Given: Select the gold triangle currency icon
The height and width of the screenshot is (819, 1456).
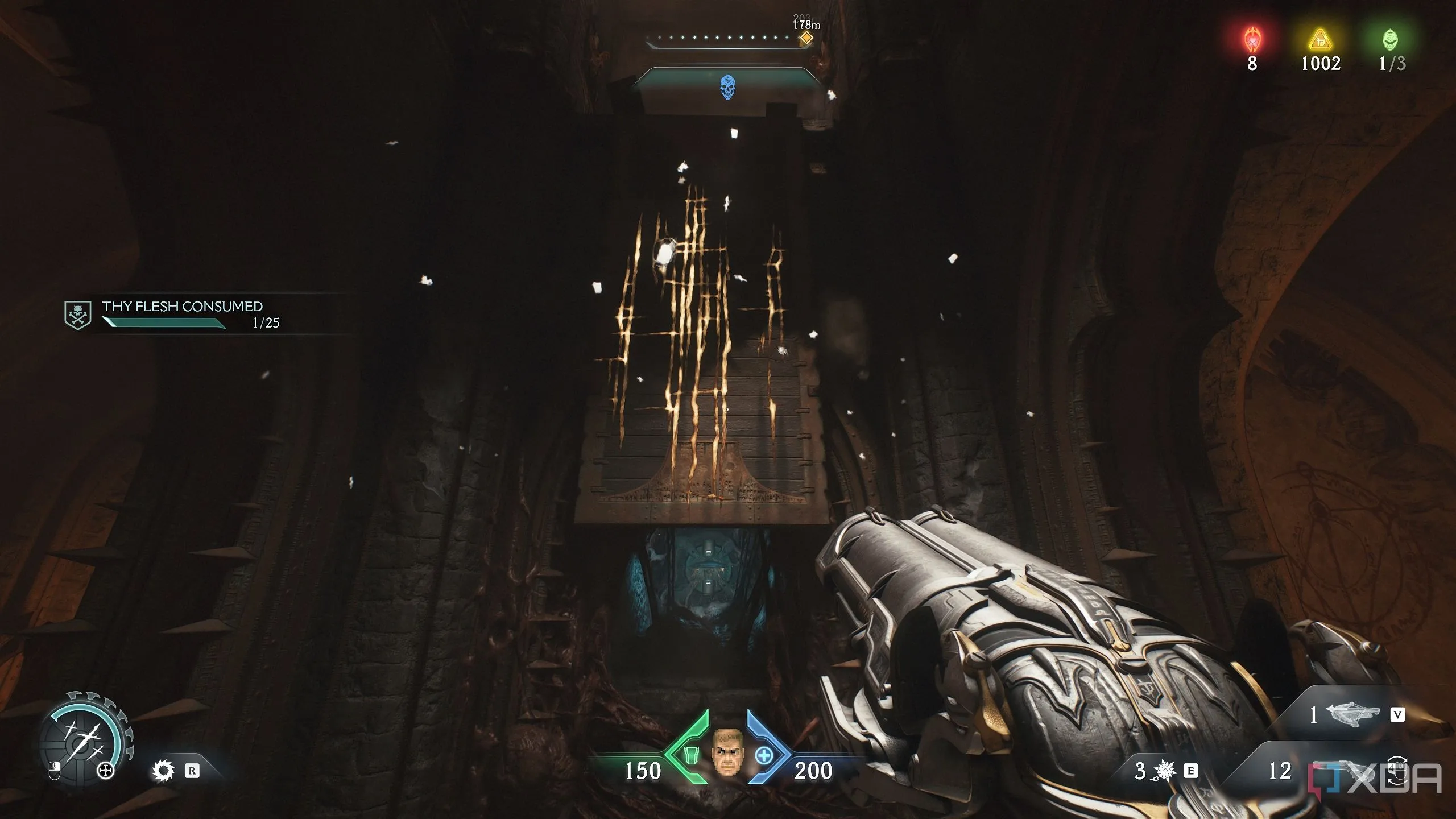Looking at the screenshot, I should tap(1321, 41).
